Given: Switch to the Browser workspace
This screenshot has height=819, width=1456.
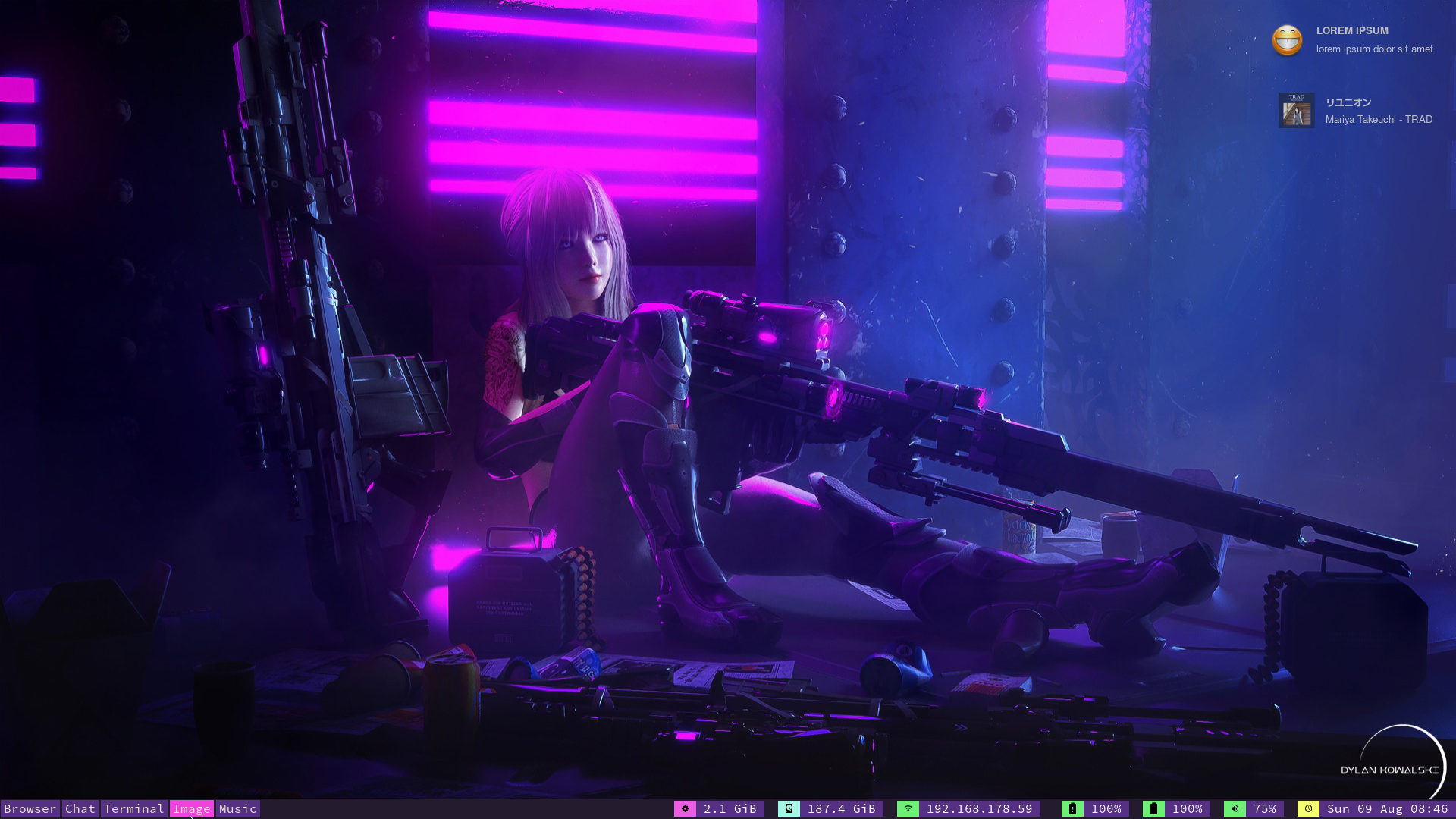Looking at the screenshot, I should click(29, 809).
